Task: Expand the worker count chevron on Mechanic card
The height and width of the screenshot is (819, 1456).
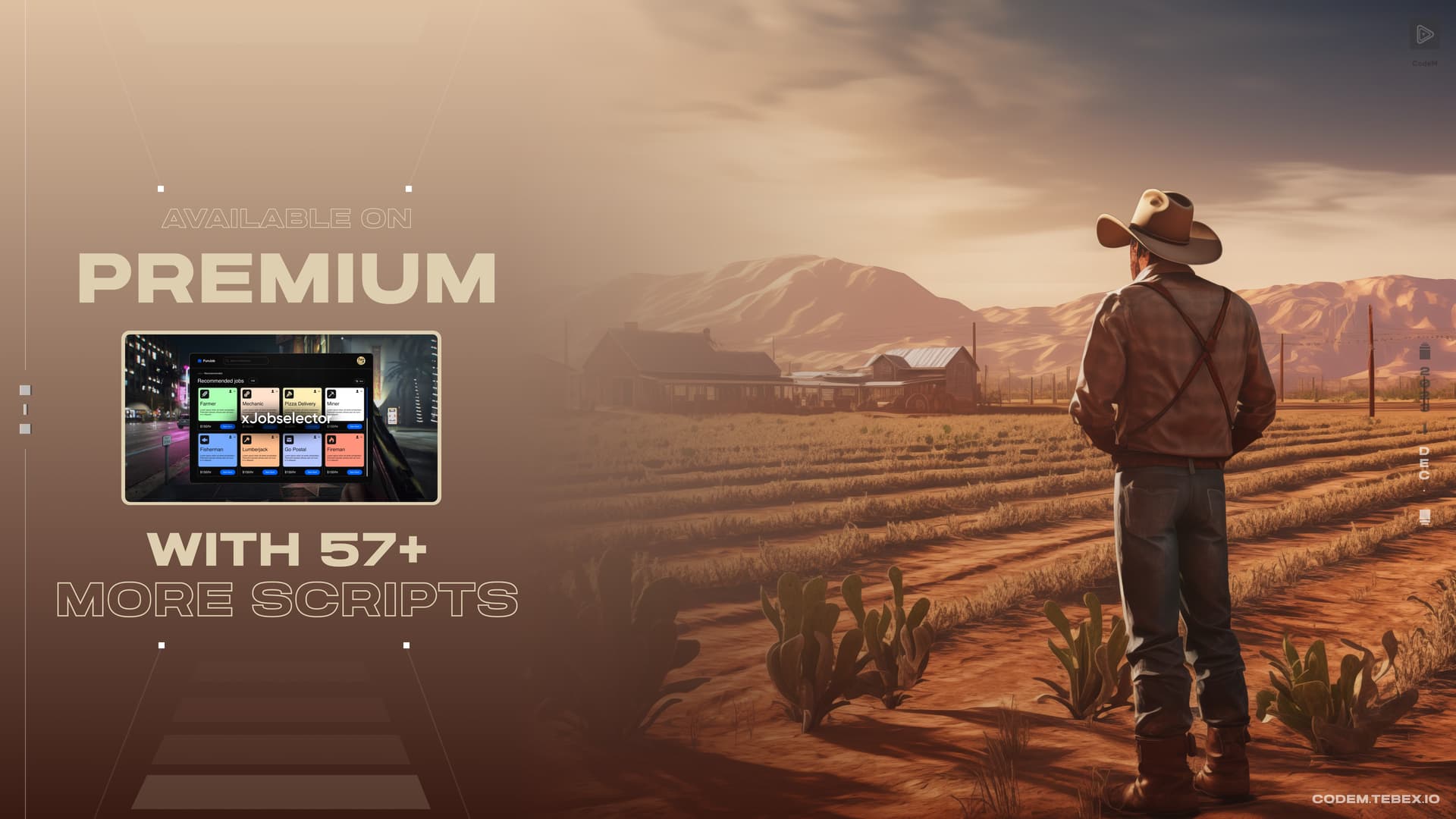Action: pyautogui.click(x=277, y=392)
